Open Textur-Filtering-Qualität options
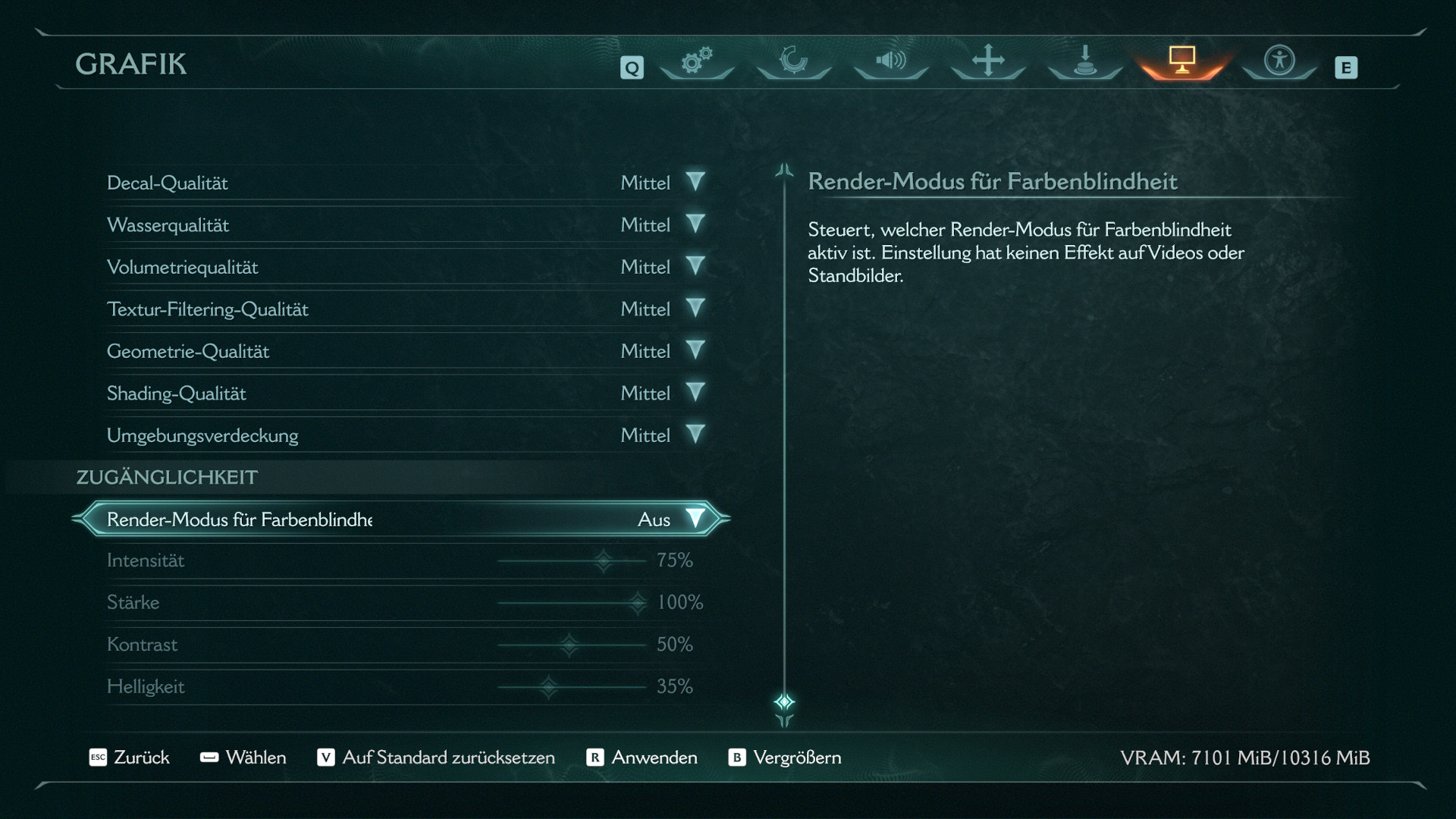The height and width of the screenshot is (819, 1456). (695, 309)
